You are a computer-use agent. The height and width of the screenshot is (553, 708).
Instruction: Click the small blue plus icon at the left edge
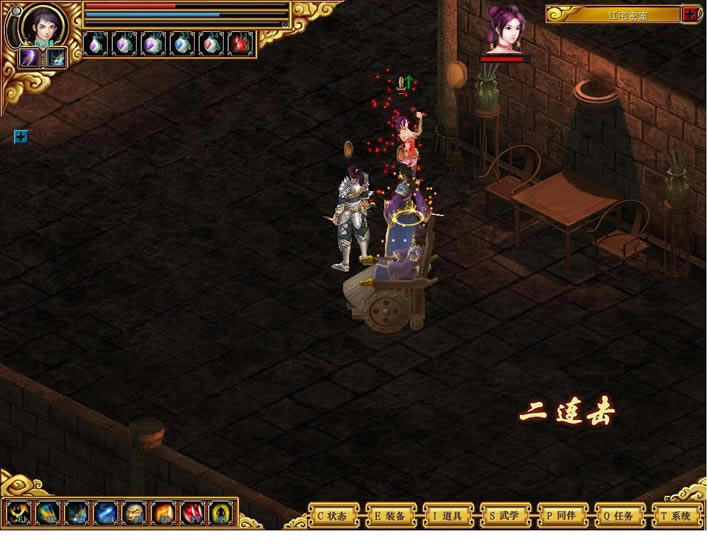pos(21,136)
